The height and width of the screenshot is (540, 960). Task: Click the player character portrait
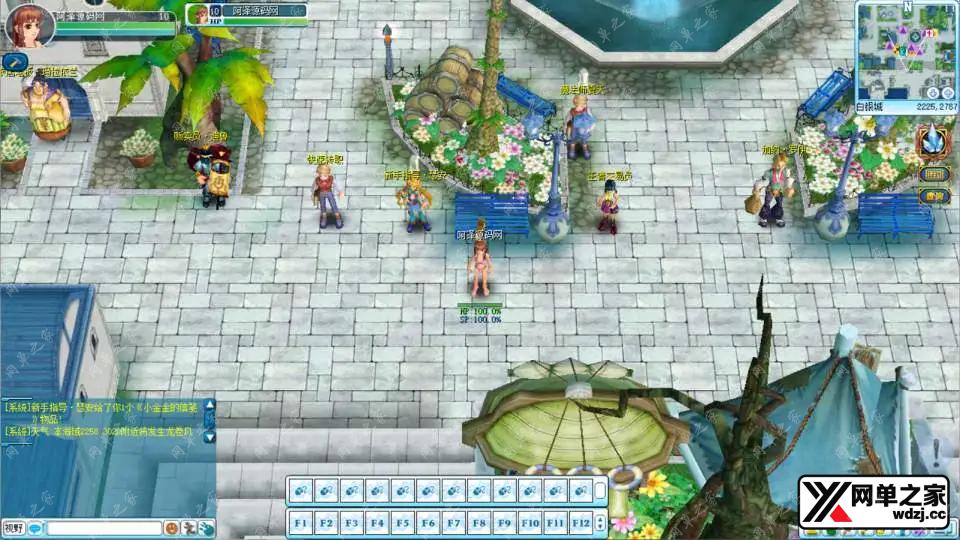[30, 24]
